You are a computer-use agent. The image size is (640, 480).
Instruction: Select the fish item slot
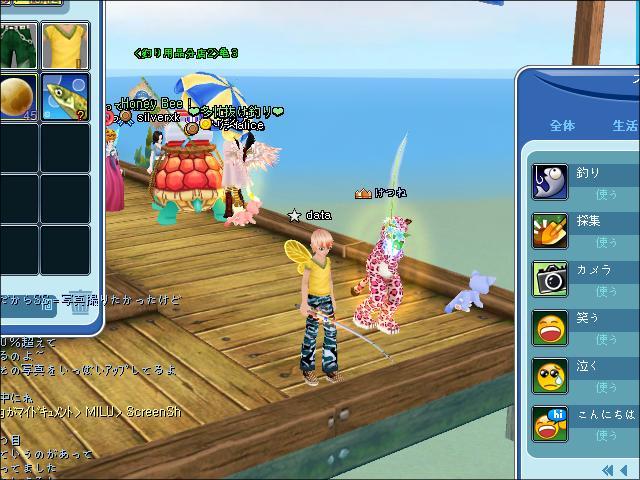click(65, 97)
